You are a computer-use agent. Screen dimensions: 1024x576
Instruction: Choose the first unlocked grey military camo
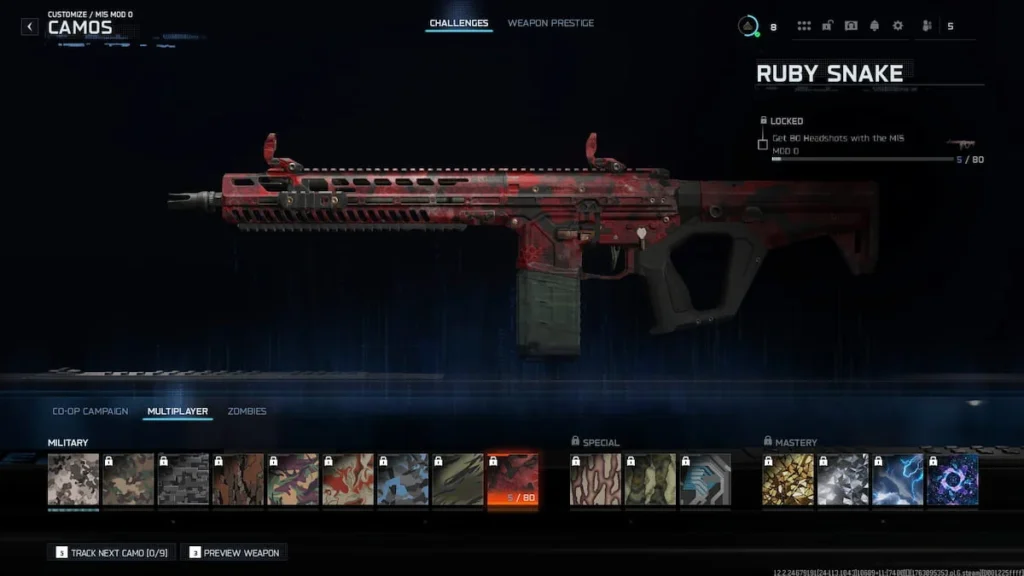click(x=73, y=479)
